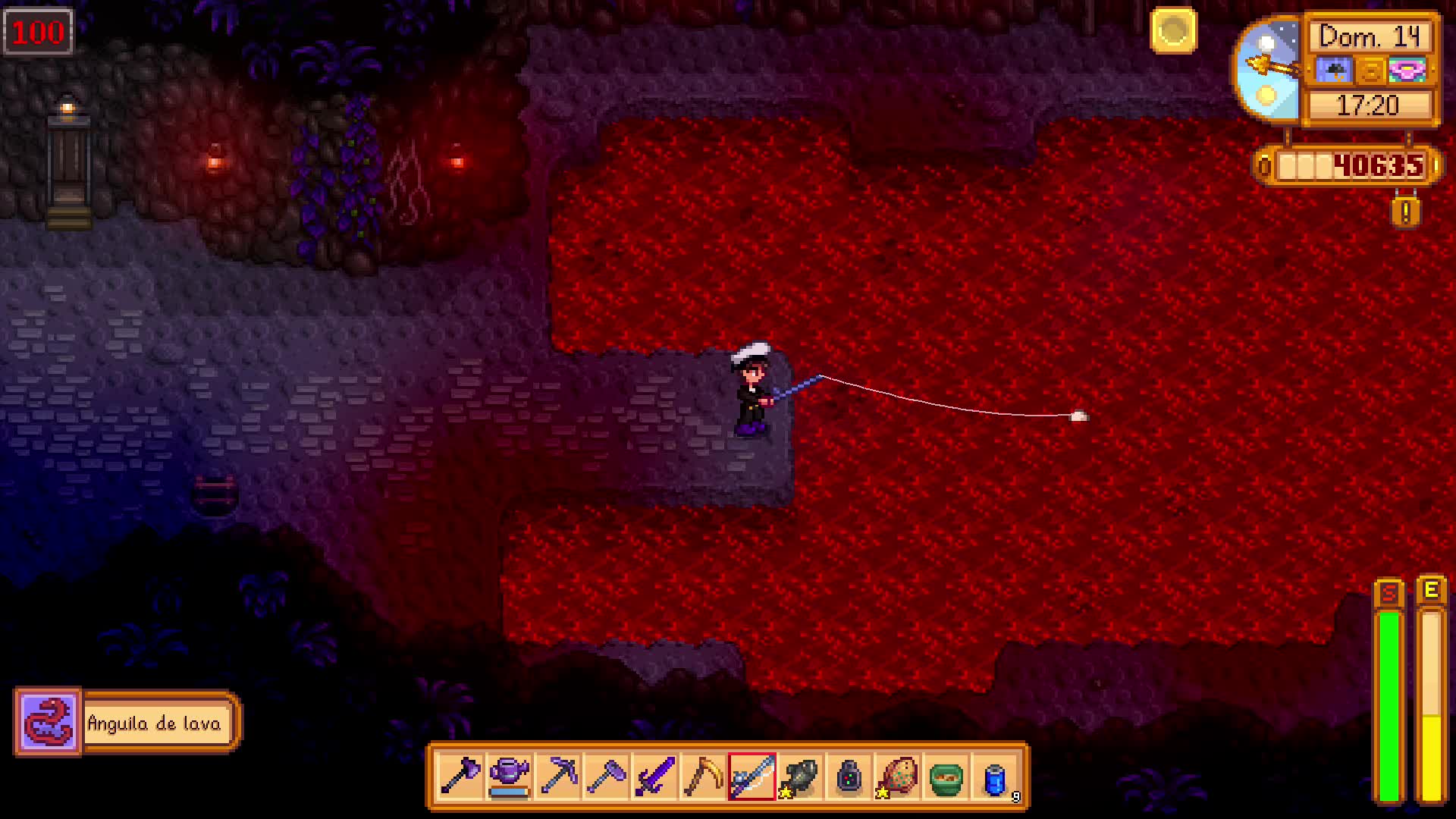The image size is (1456, 819).
Task: Click the yellow circle icon at the top
Action: pyautogui.click(x=1172, y=31)
